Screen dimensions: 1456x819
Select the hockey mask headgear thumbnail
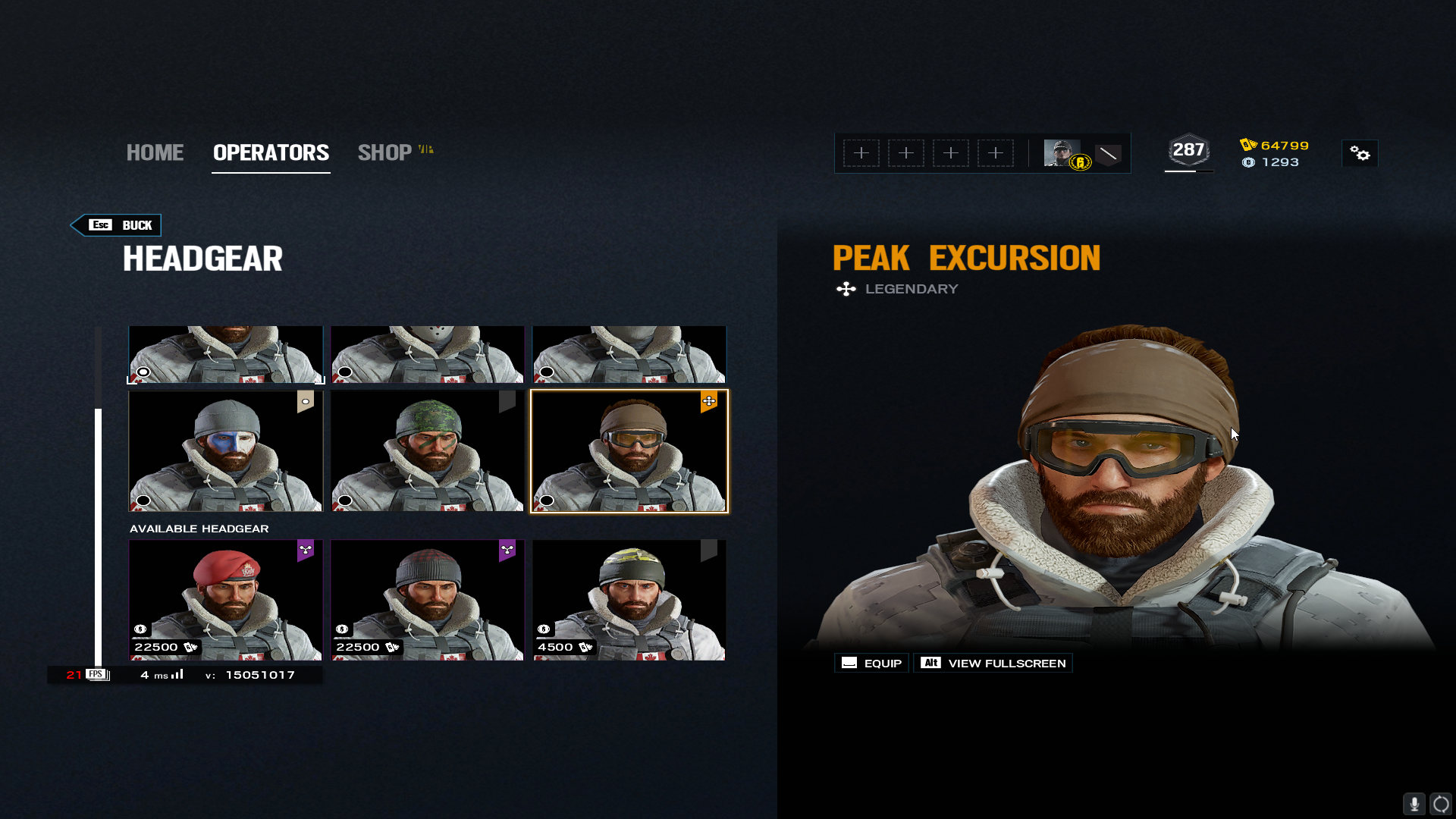428,355
